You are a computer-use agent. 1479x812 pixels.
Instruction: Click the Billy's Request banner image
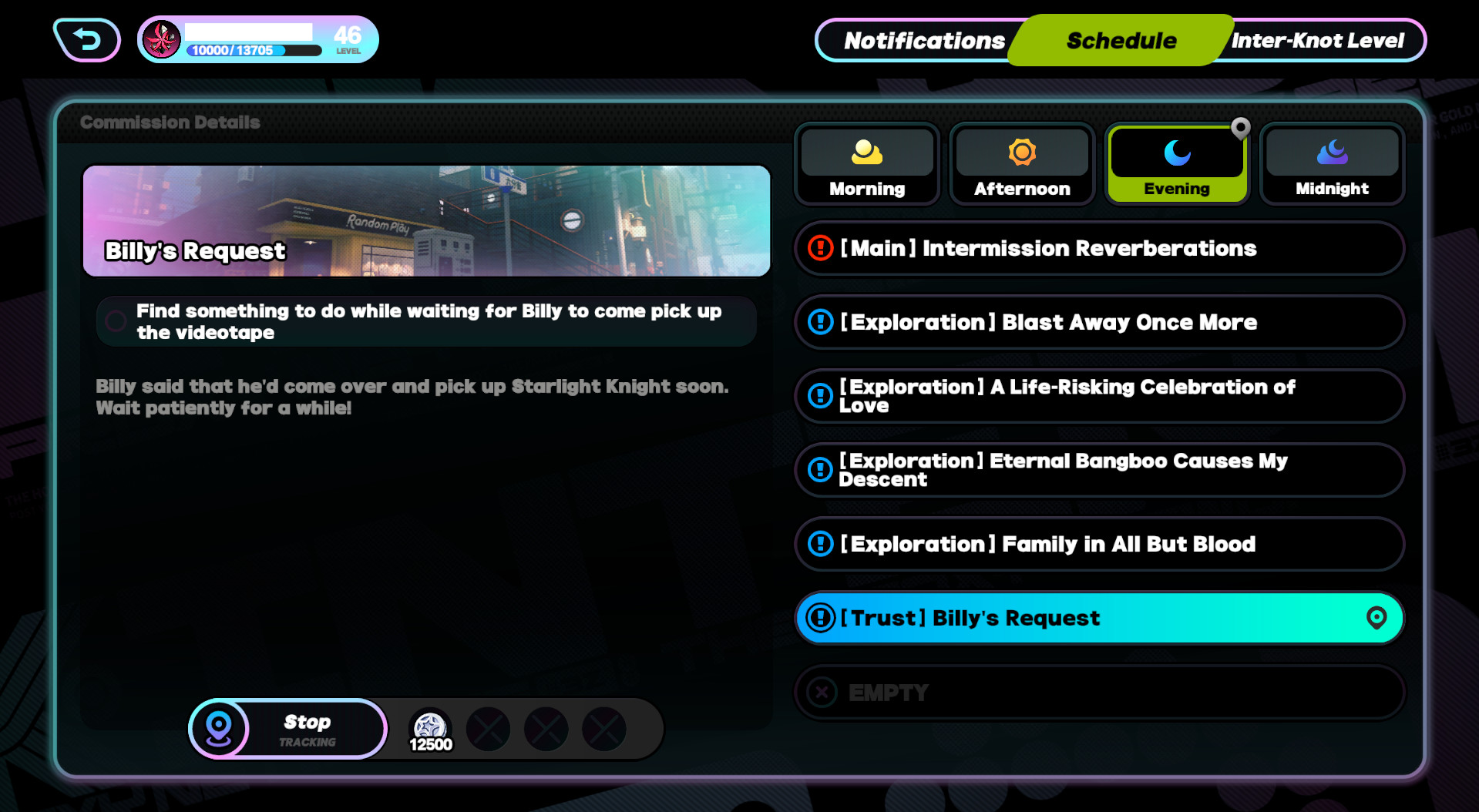(426, 221)
